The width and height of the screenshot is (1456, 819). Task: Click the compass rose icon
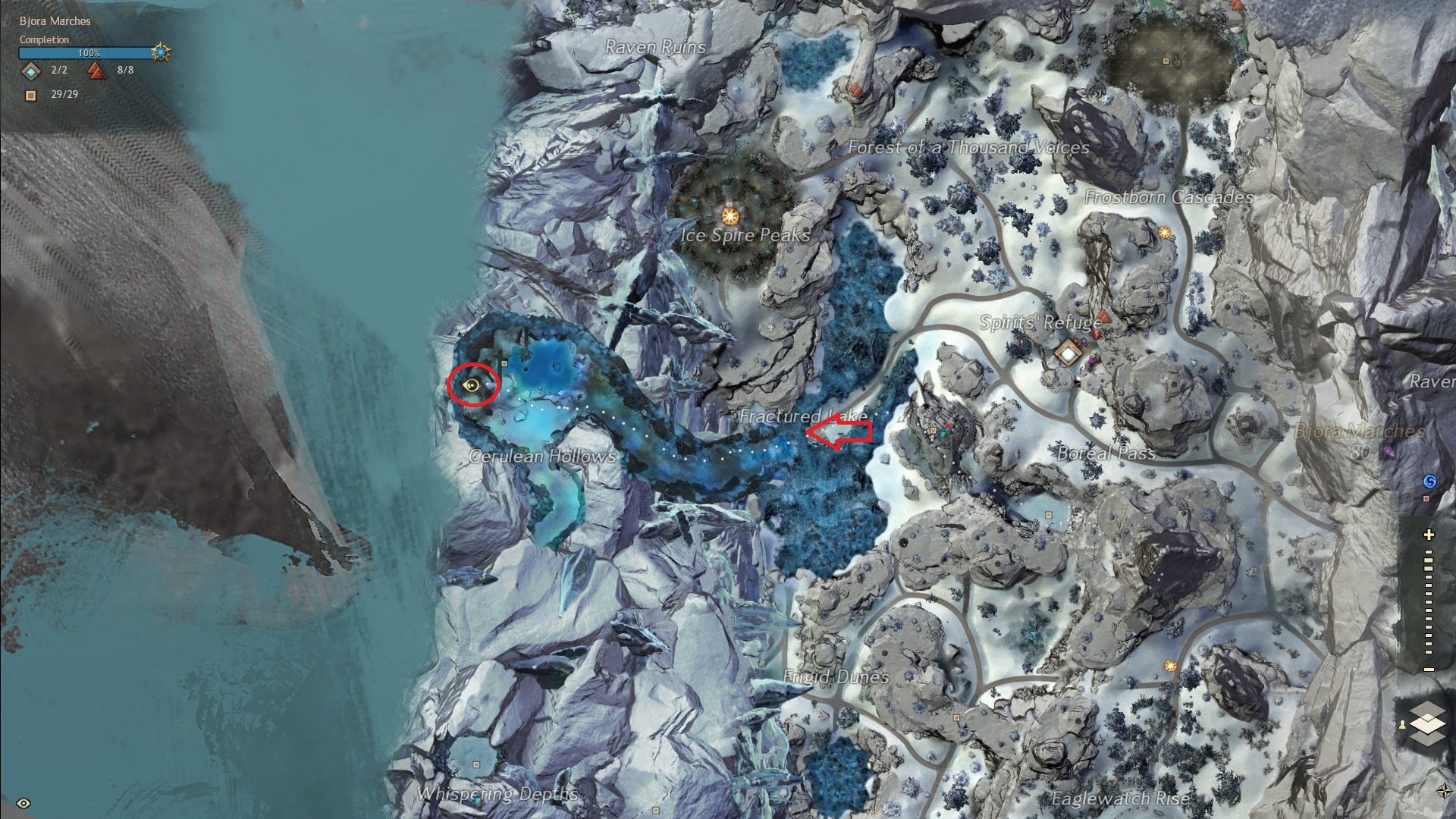point(1443,791)
